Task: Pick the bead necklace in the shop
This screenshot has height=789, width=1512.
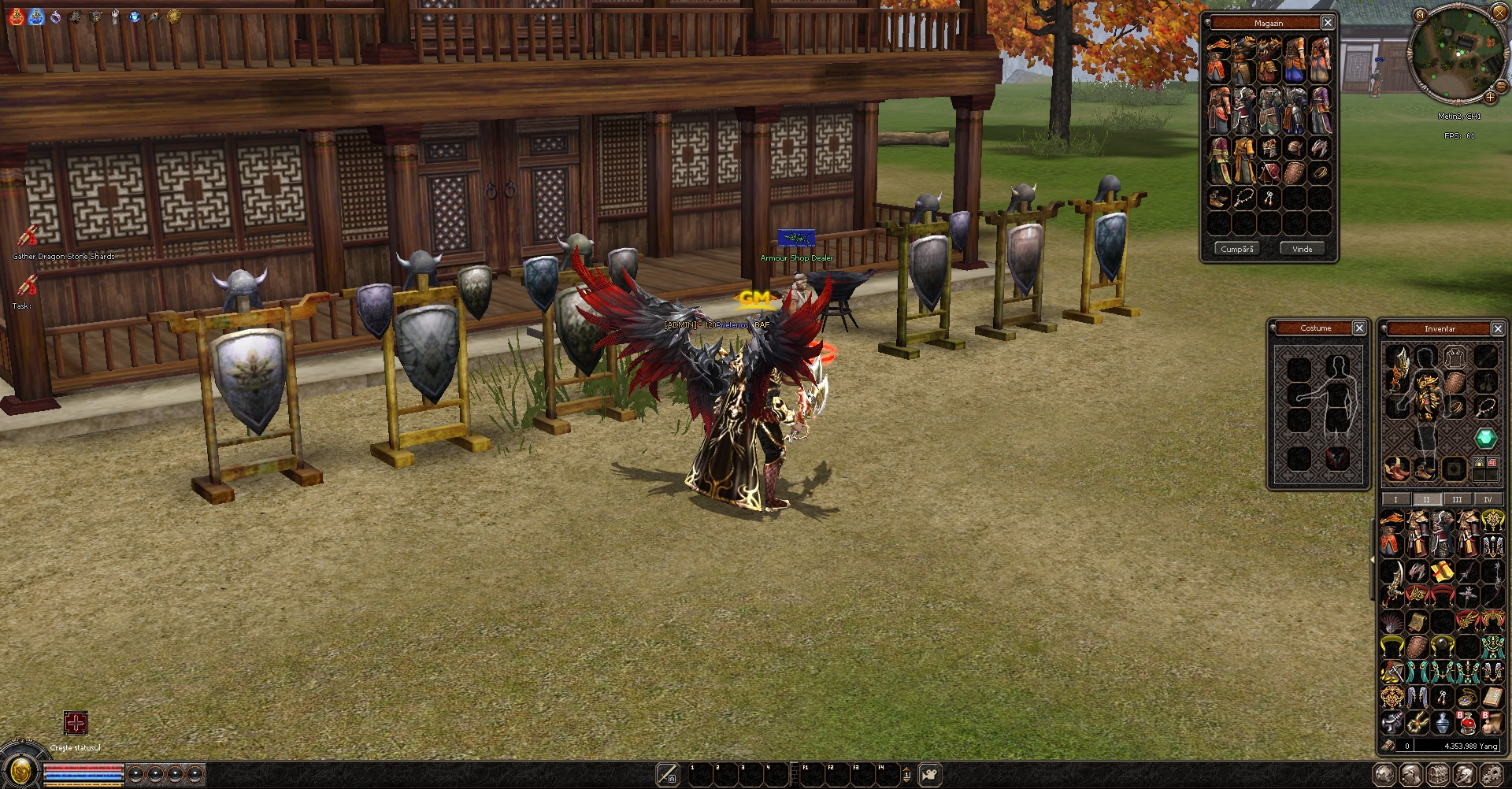Action: [x=1243, y=198]
